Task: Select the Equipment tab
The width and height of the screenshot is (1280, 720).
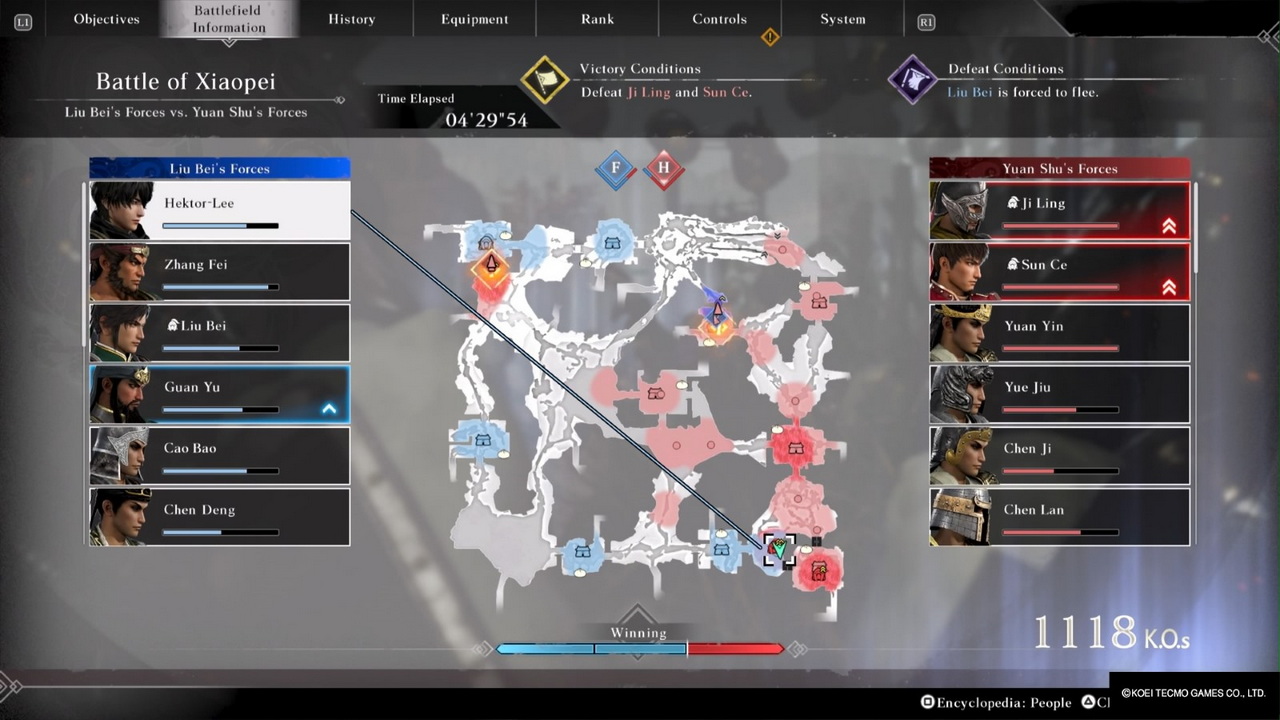Action: click(x=474, y=19)
